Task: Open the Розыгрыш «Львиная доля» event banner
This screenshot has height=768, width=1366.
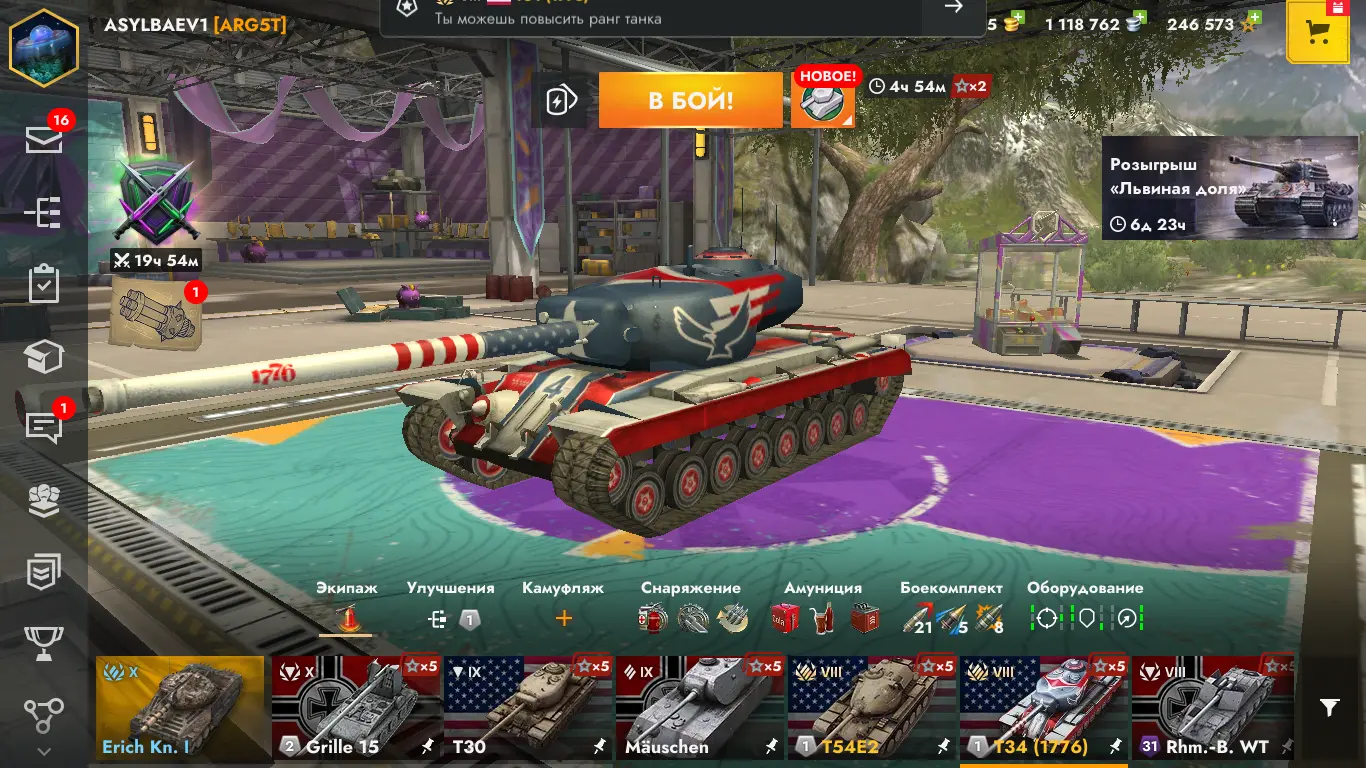Action: (x=1230, y=188)
